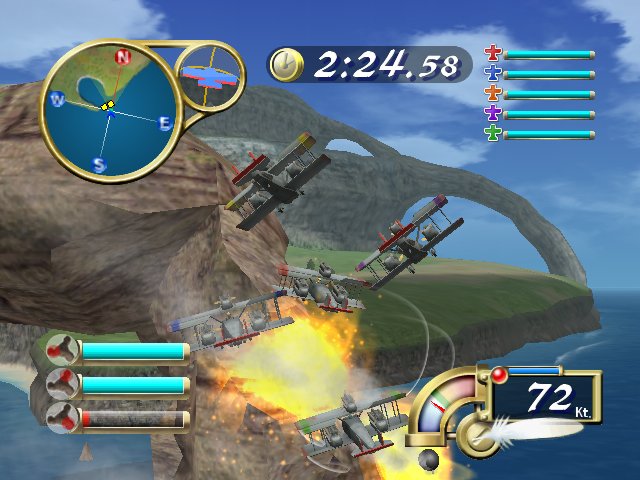Select the plane attitude indicator beside the minimap
The height and width of the screenshot is (480, 640).
211,74
